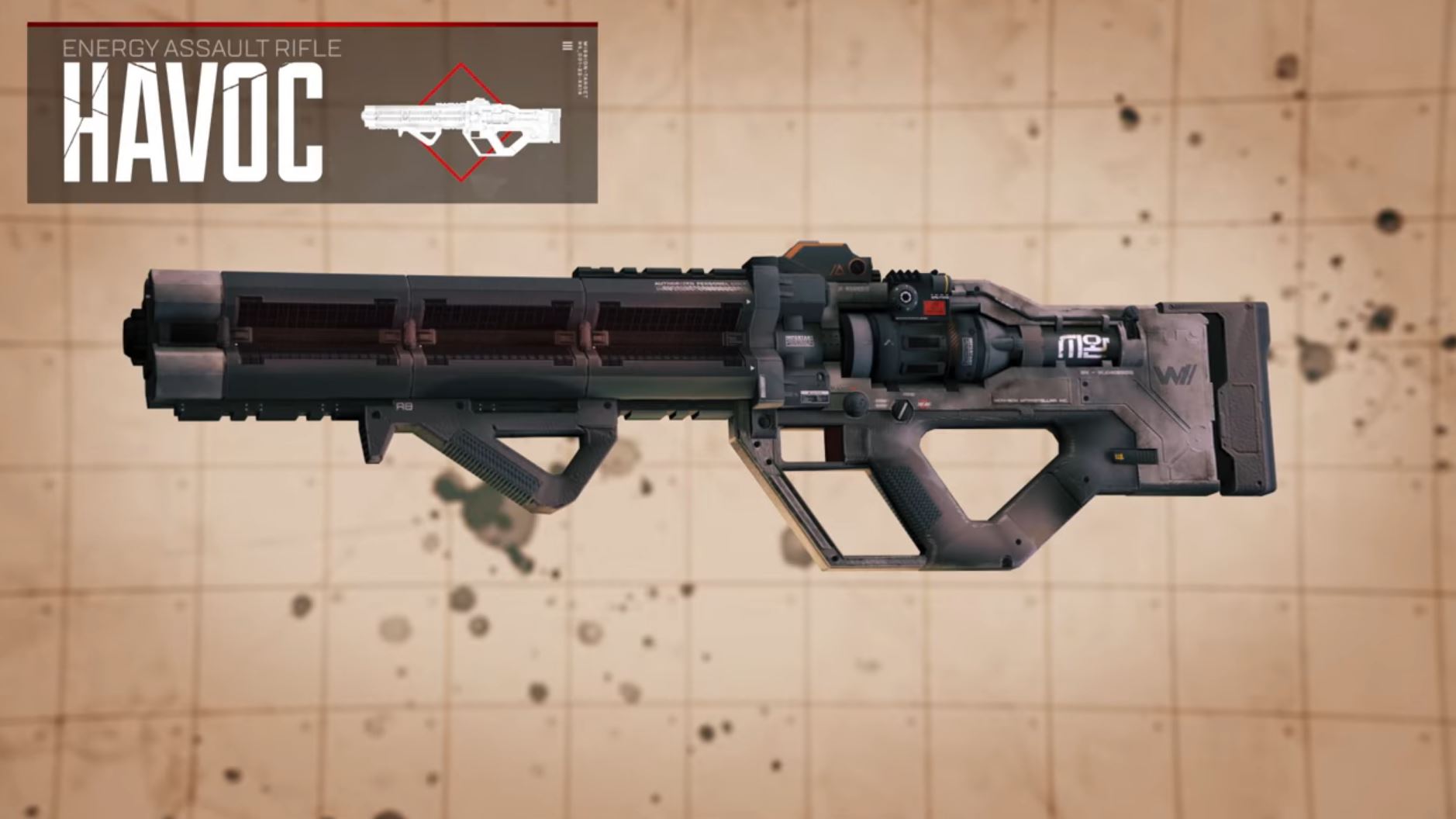Click the triangular warning decal on the sight
The width and height of the screenshot is (1456, 819).
[839, 268]
